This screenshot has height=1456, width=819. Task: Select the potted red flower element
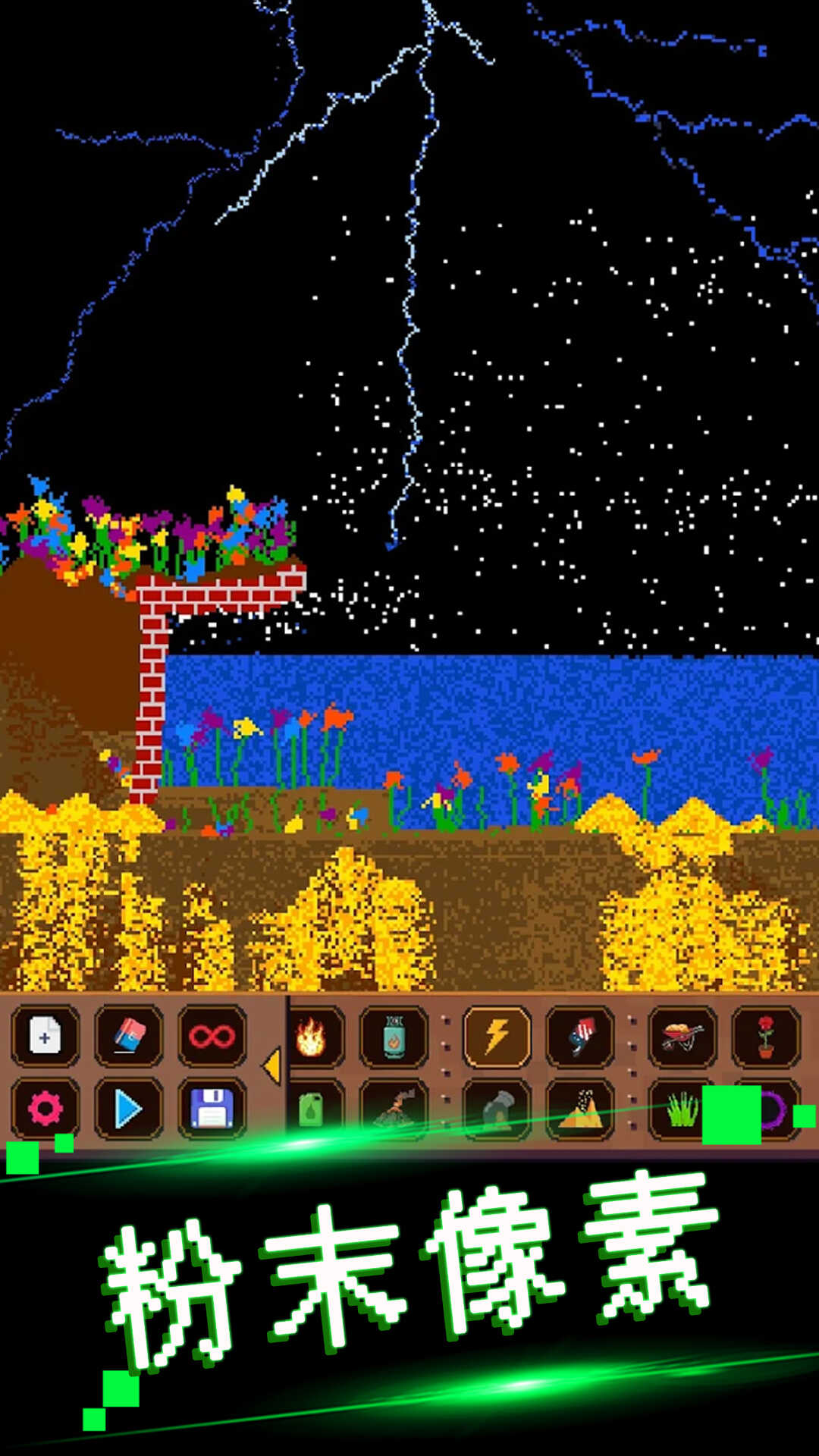[x=765, y=1037]
